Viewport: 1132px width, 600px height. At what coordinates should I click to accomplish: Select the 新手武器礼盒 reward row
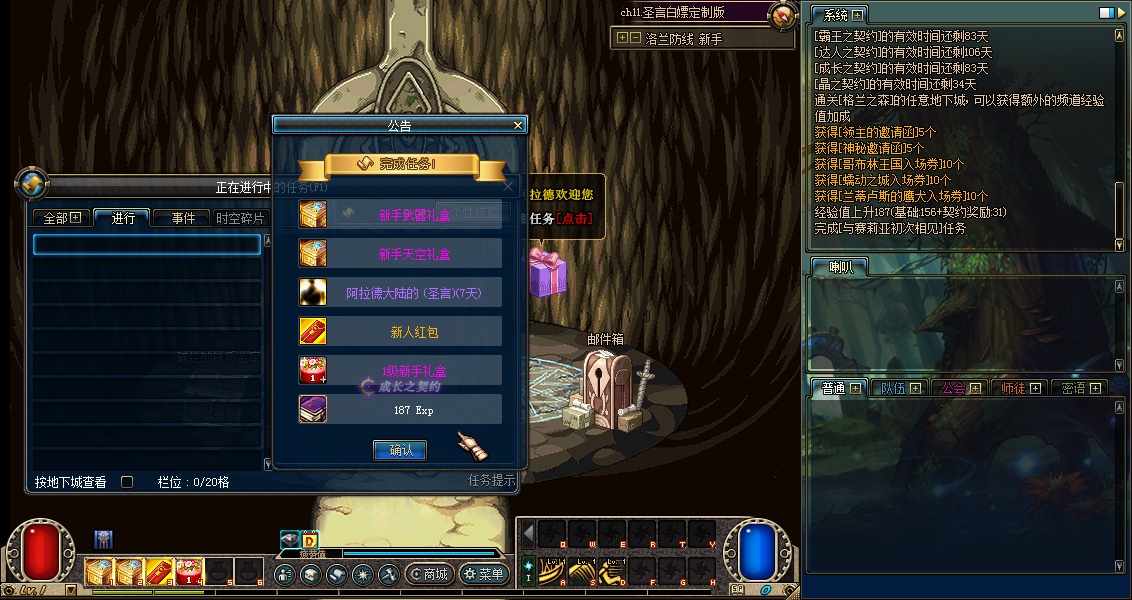tap(400, 214)
